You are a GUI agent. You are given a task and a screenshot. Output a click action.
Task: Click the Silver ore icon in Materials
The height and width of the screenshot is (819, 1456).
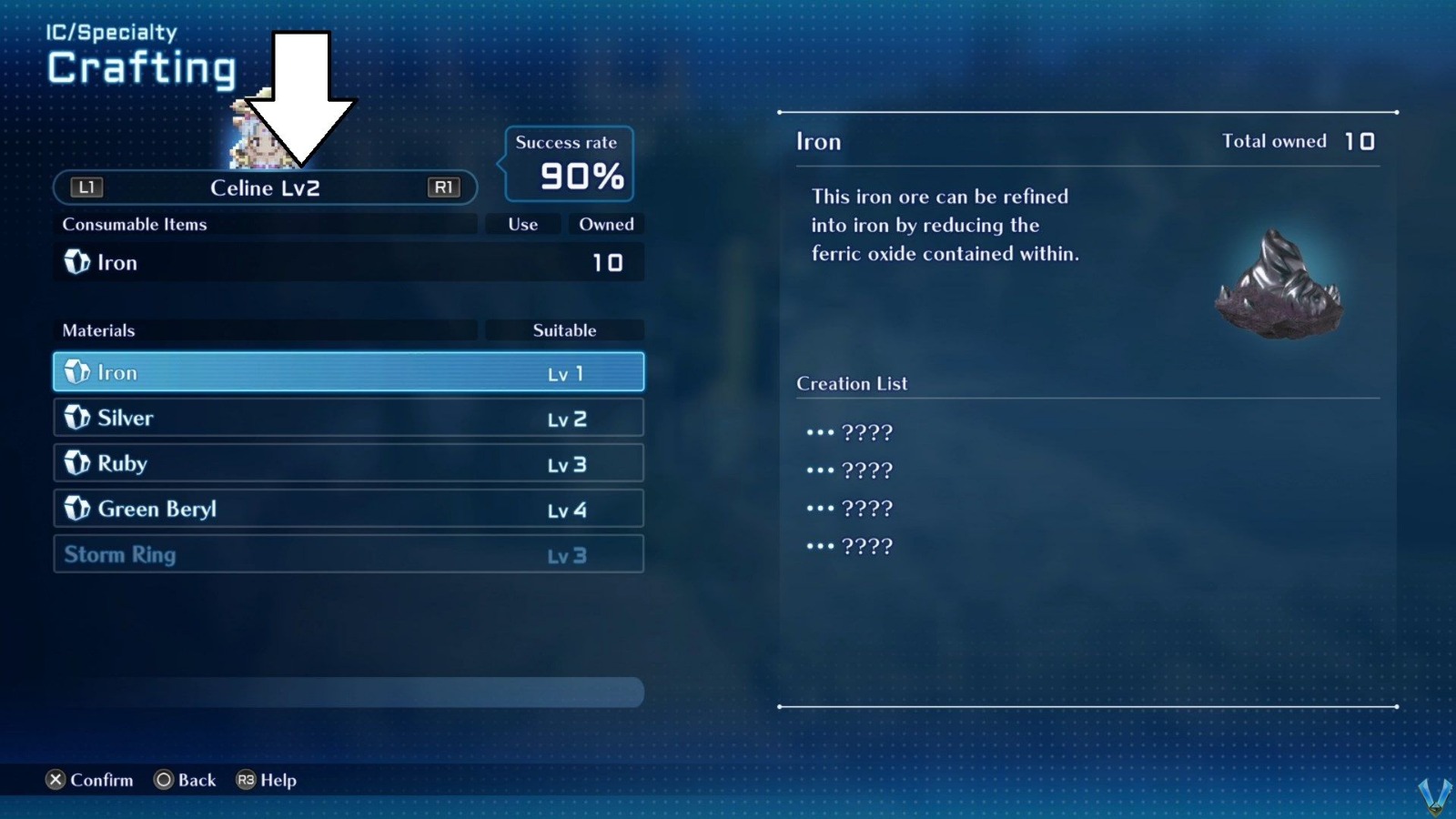click(x=76, y=418)
